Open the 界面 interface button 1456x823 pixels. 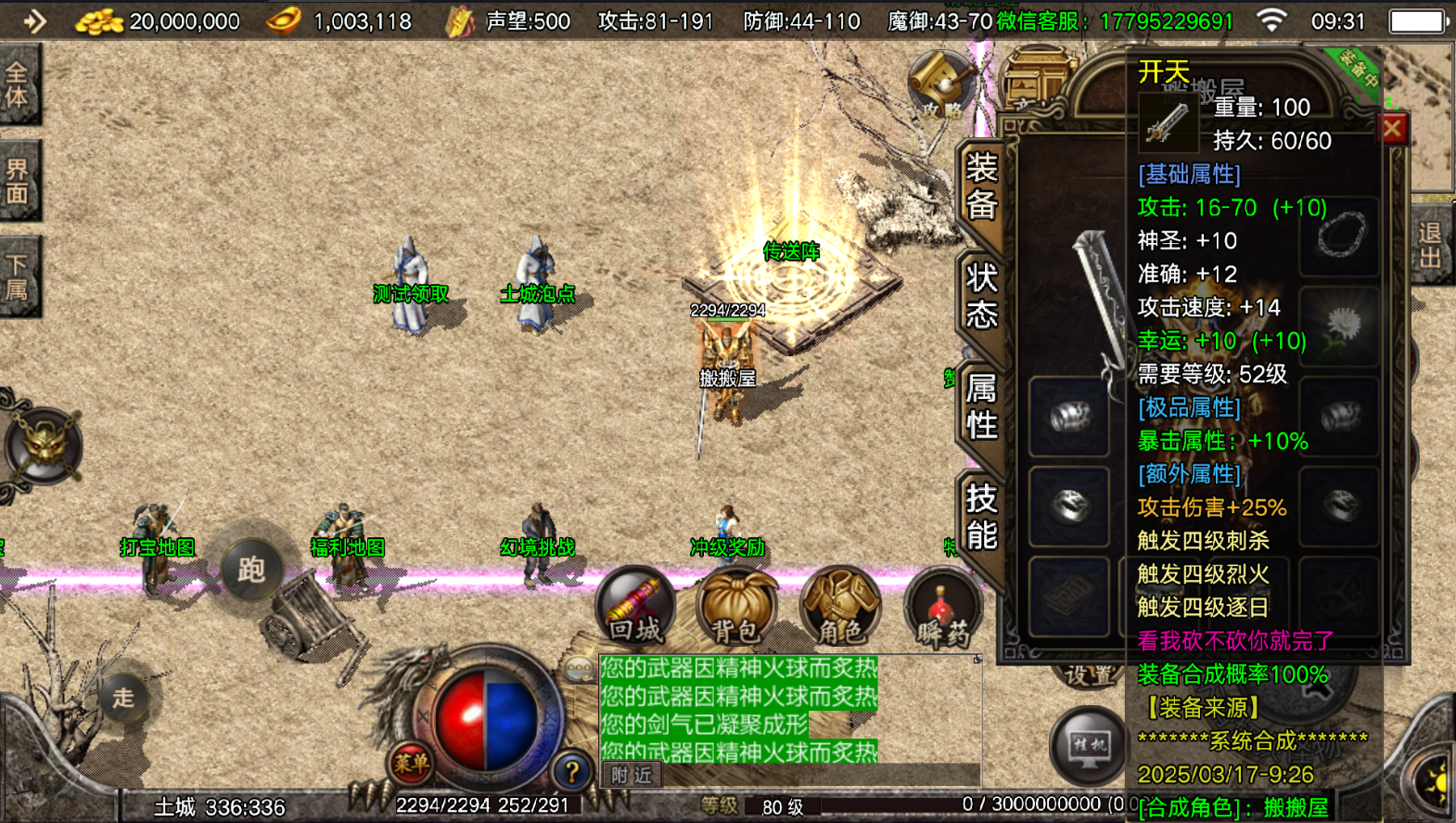[x=19, y=181]
